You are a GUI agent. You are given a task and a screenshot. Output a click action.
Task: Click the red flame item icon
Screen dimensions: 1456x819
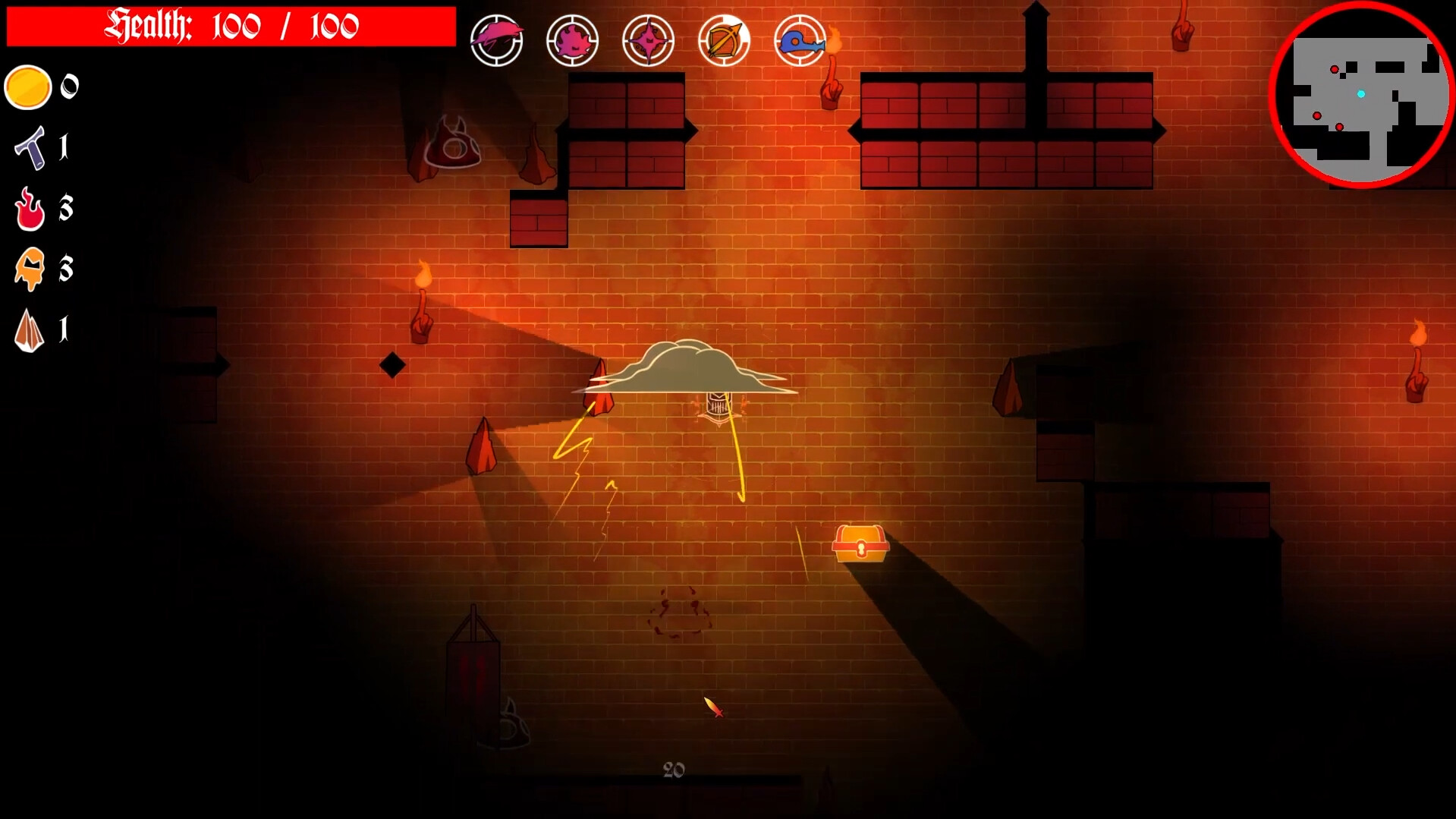tap(29, 209)
